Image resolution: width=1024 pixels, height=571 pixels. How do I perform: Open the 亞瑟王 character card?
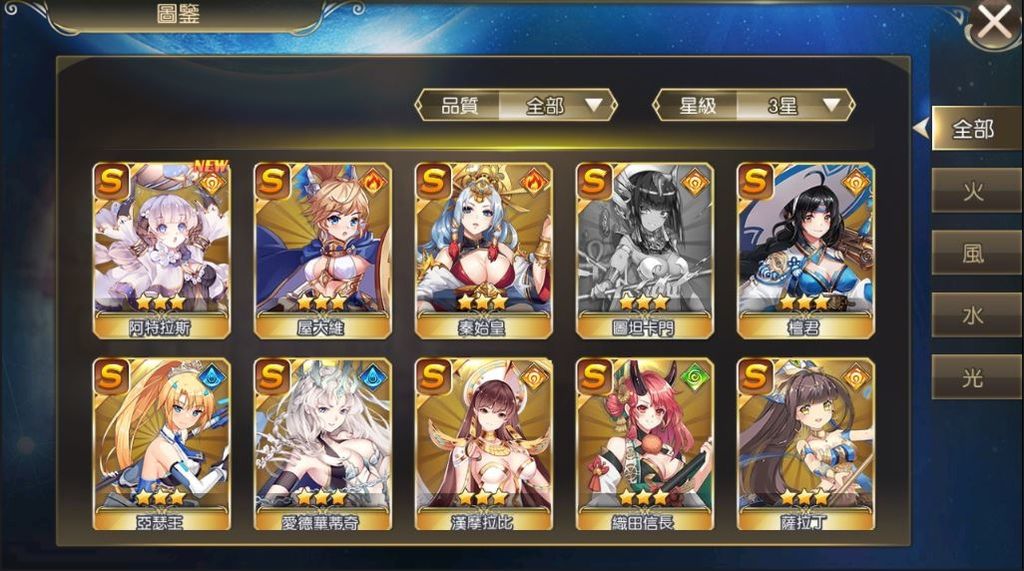tap(161, 444)
